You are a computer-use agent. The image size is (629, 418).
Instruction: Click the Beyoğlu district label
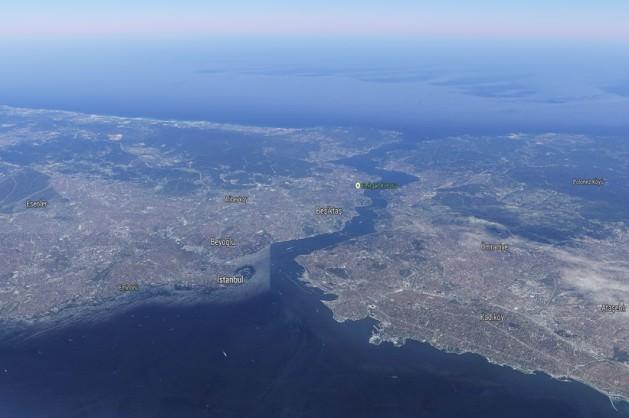click(222, 242)
